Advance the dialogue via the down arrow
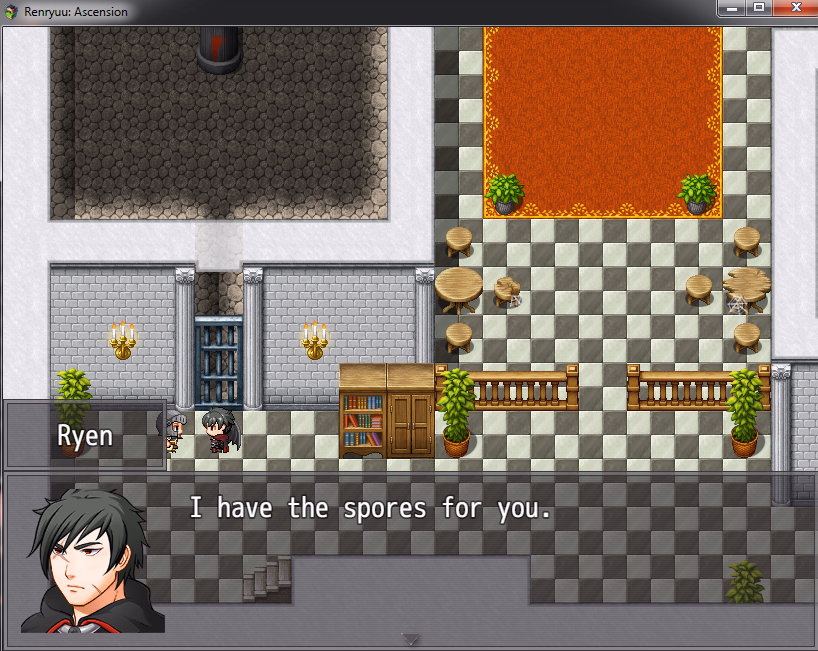Image resolution: width=818 pixels, height=651 pixels. point(410,639)
